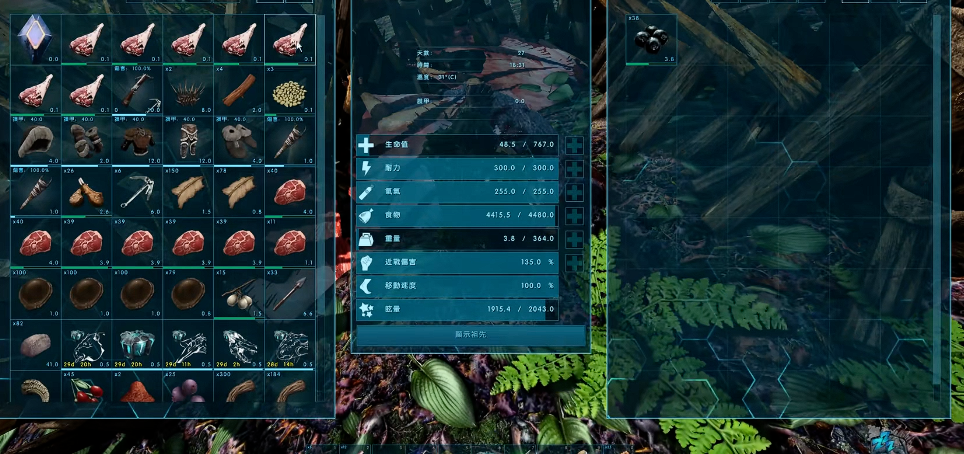Click the fur chestpiece armor item

[x=137, y=141]
